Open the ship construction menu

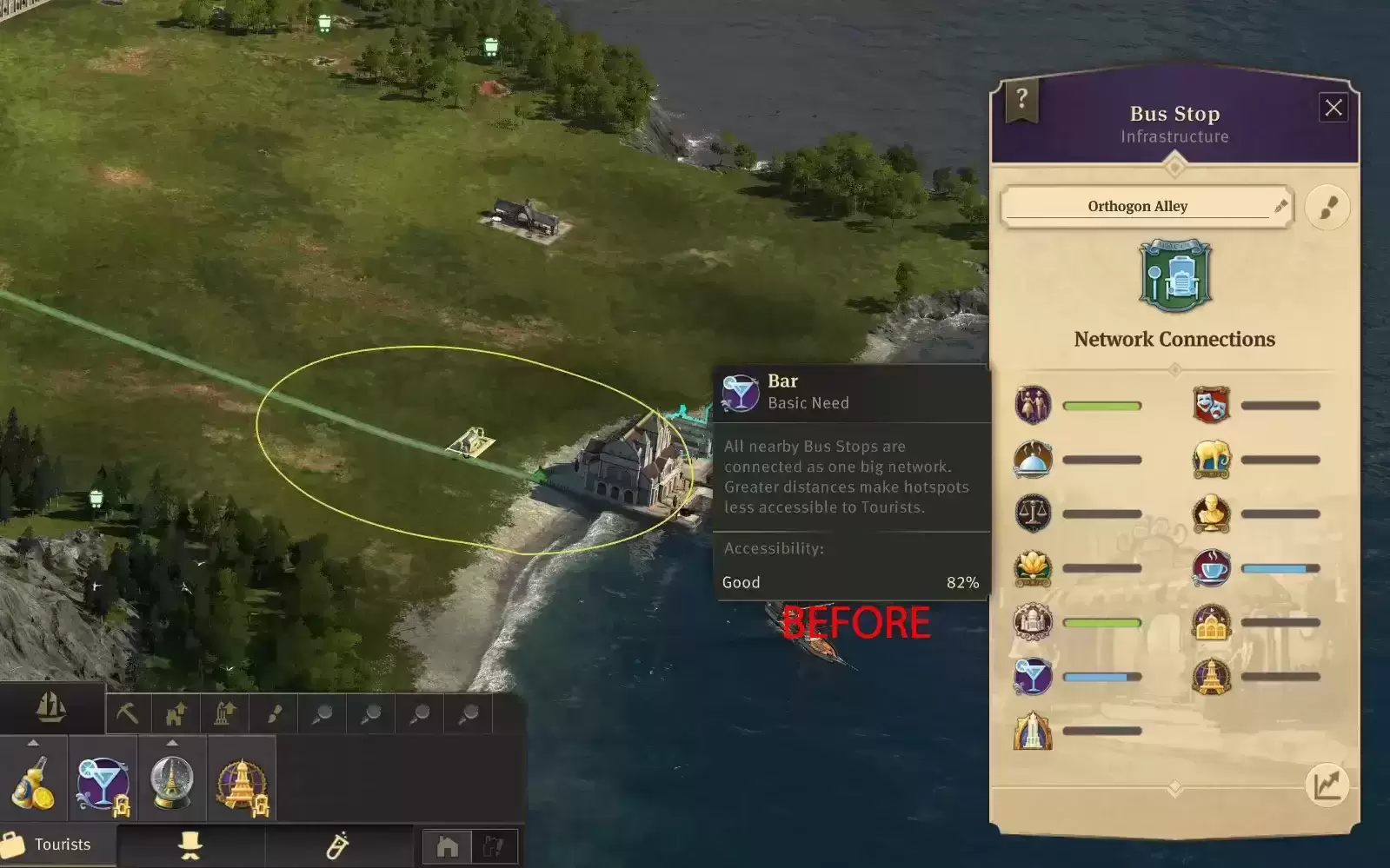point(51,708)
